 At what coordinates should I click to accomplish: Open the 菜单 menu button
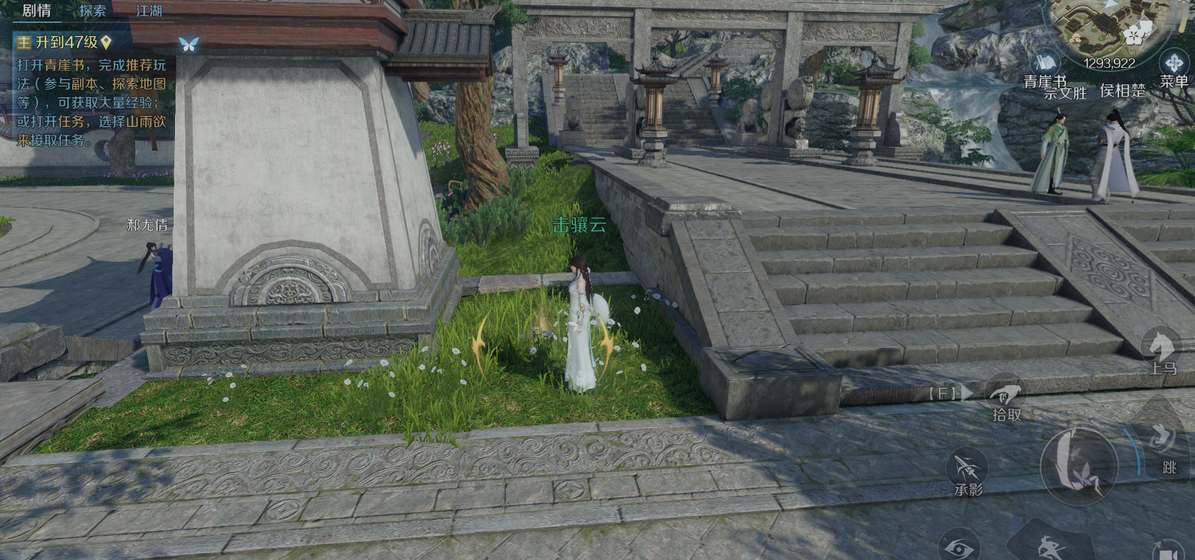click(x=1174, y=64)
